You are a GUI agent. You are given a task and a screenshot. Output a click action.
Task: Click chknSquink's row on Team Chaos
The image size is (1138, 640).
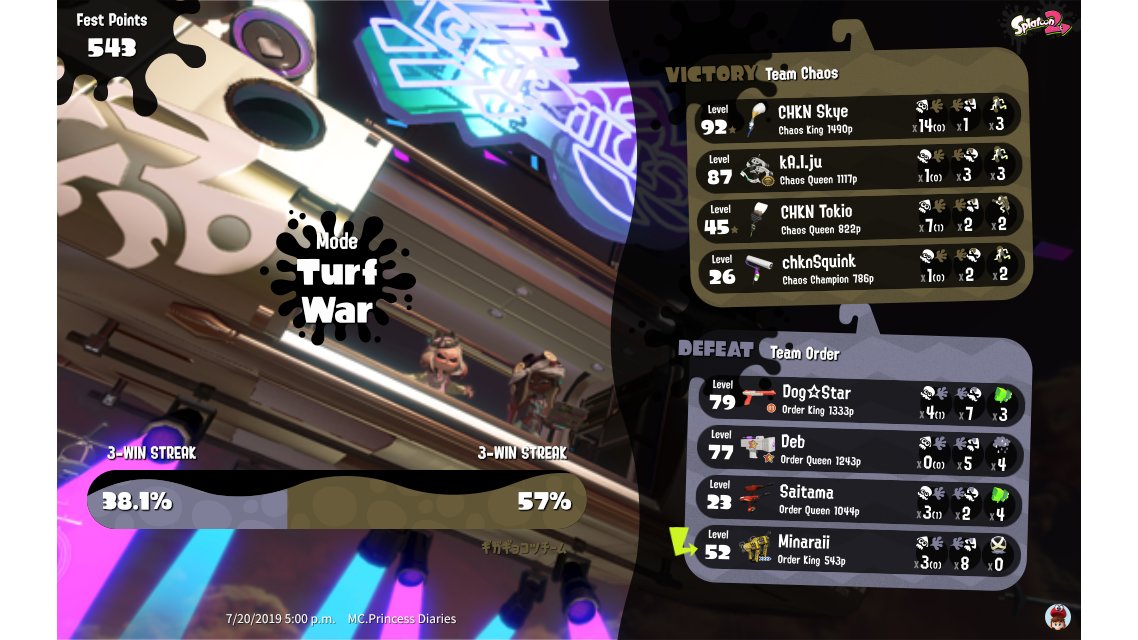click(858, 269)
